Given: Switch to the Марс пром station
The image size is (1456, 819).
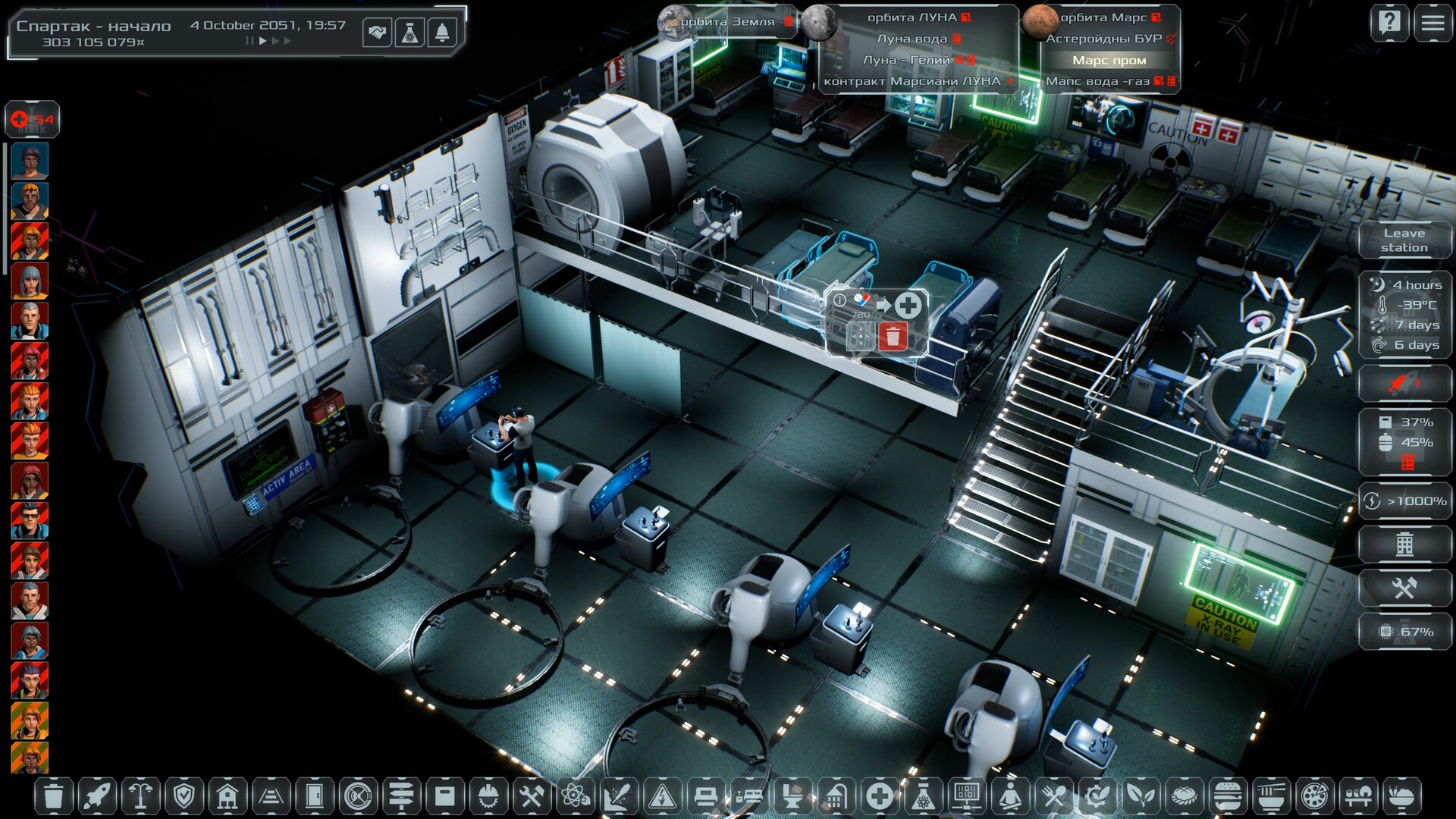Looking at the screenshot, I should click(1109, 60).
